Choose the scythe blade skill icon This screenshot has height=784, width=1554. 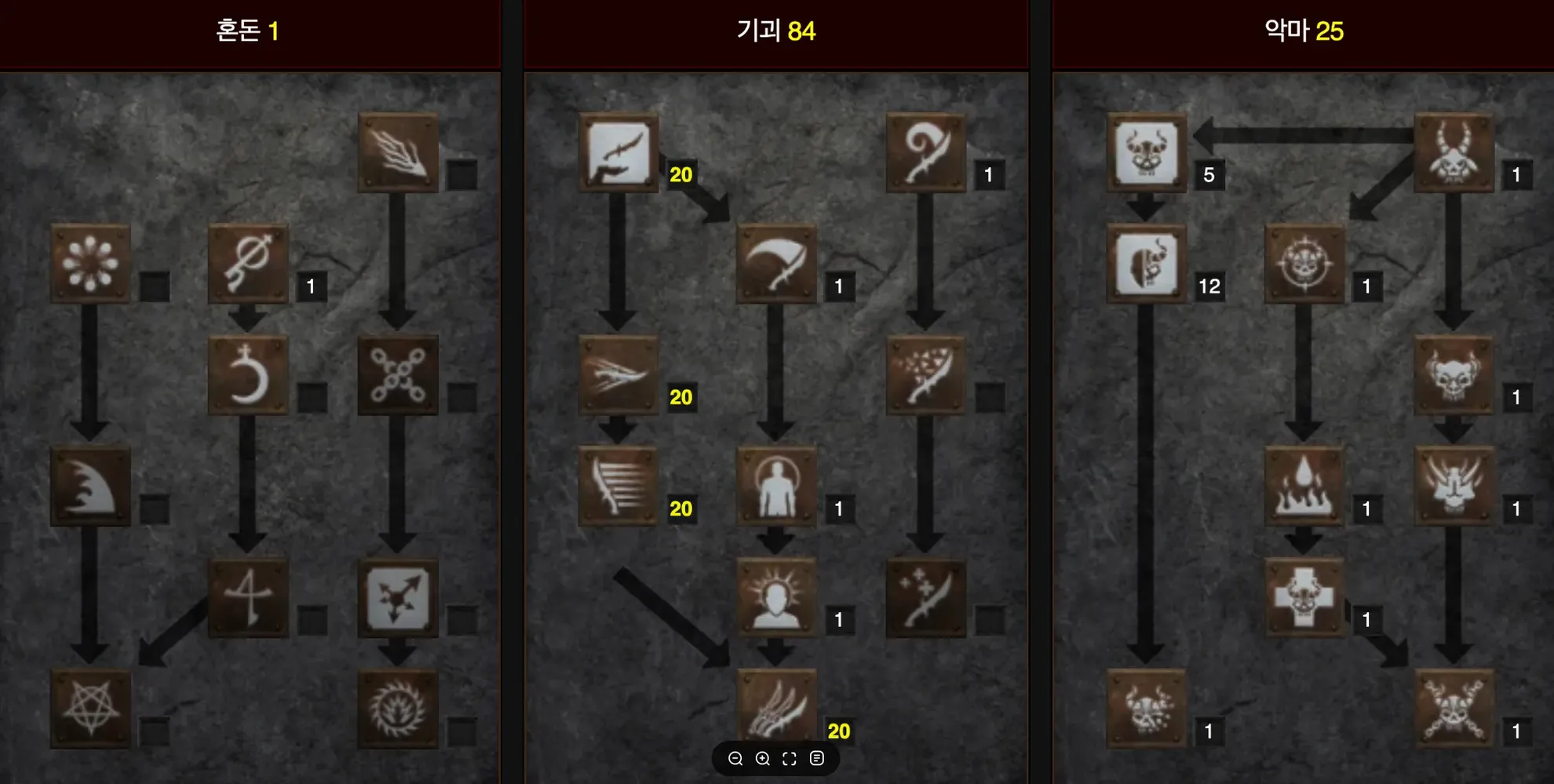[776, 264]
